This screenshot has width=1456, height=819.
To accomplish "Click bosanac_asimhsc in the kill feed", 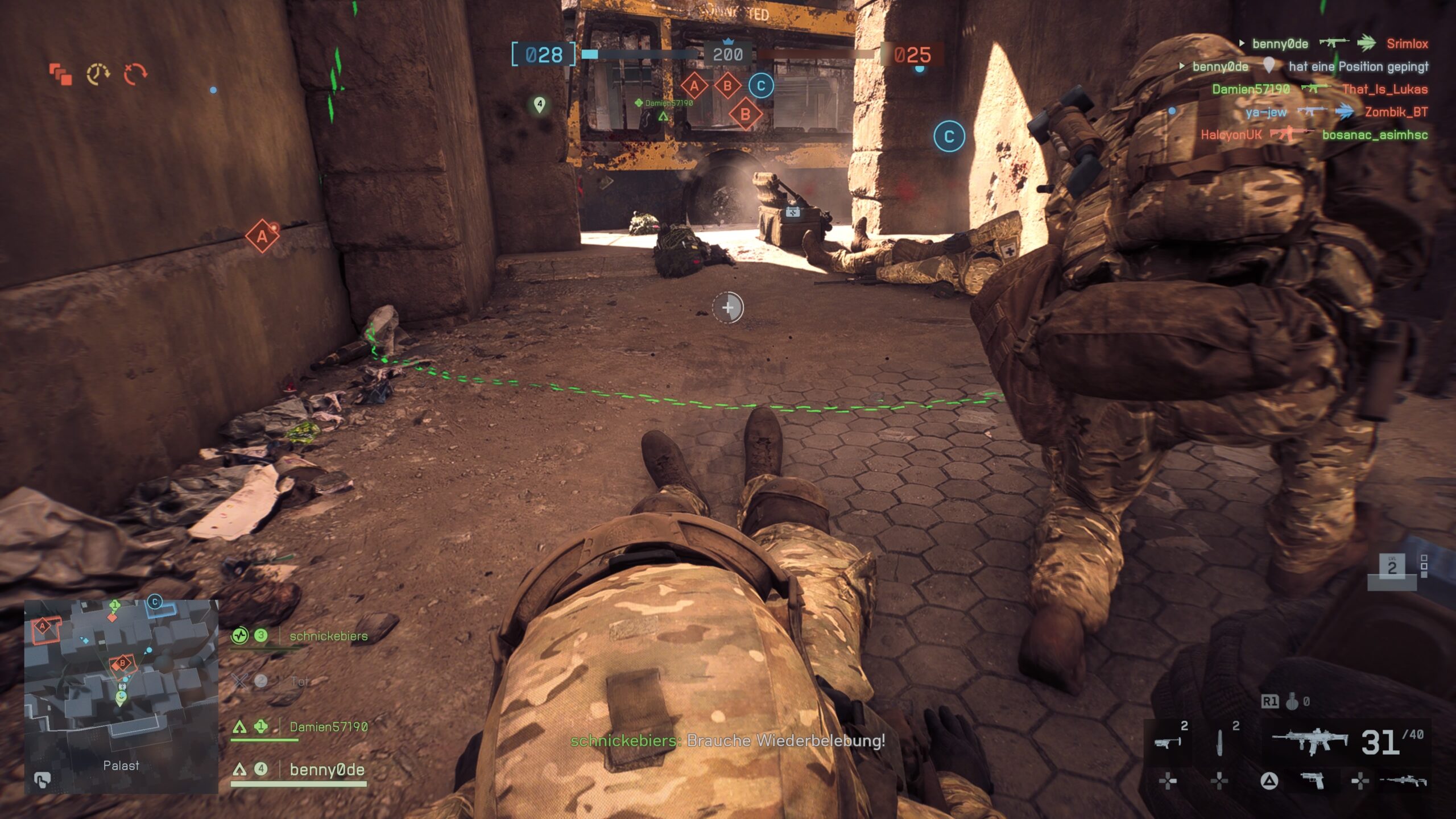I will 1375,135.
